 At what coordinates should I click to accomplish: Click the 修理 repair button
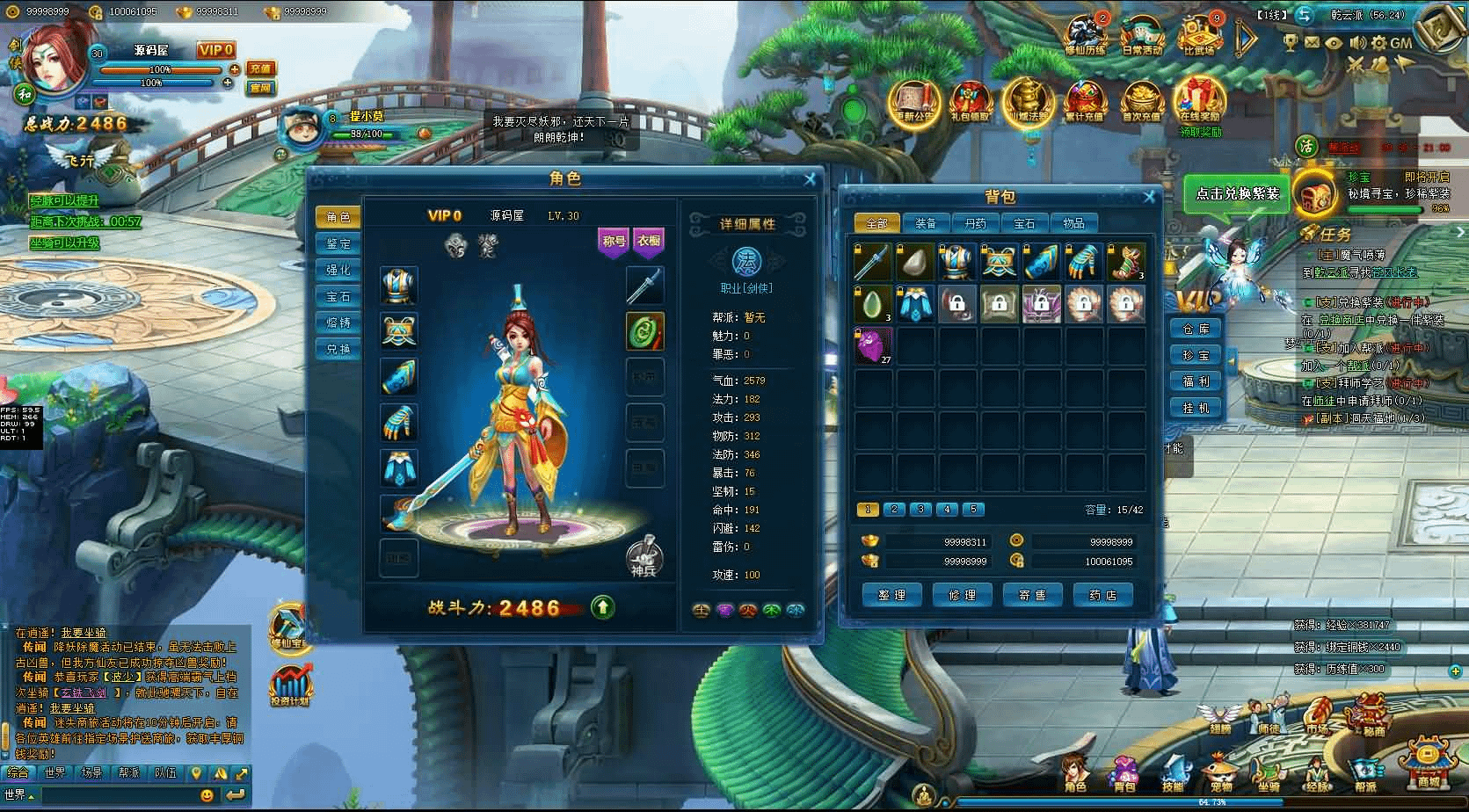coord(962,595)
